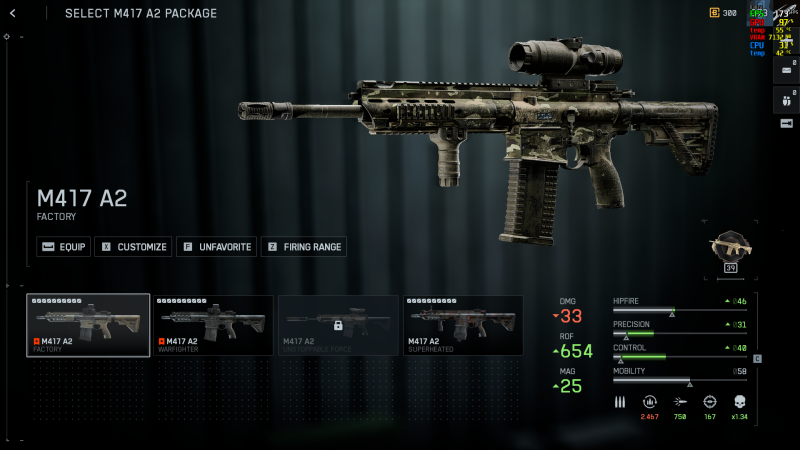Open the squad members side panel
Viewport: 800px width, 450px height.
pos(786,99)
